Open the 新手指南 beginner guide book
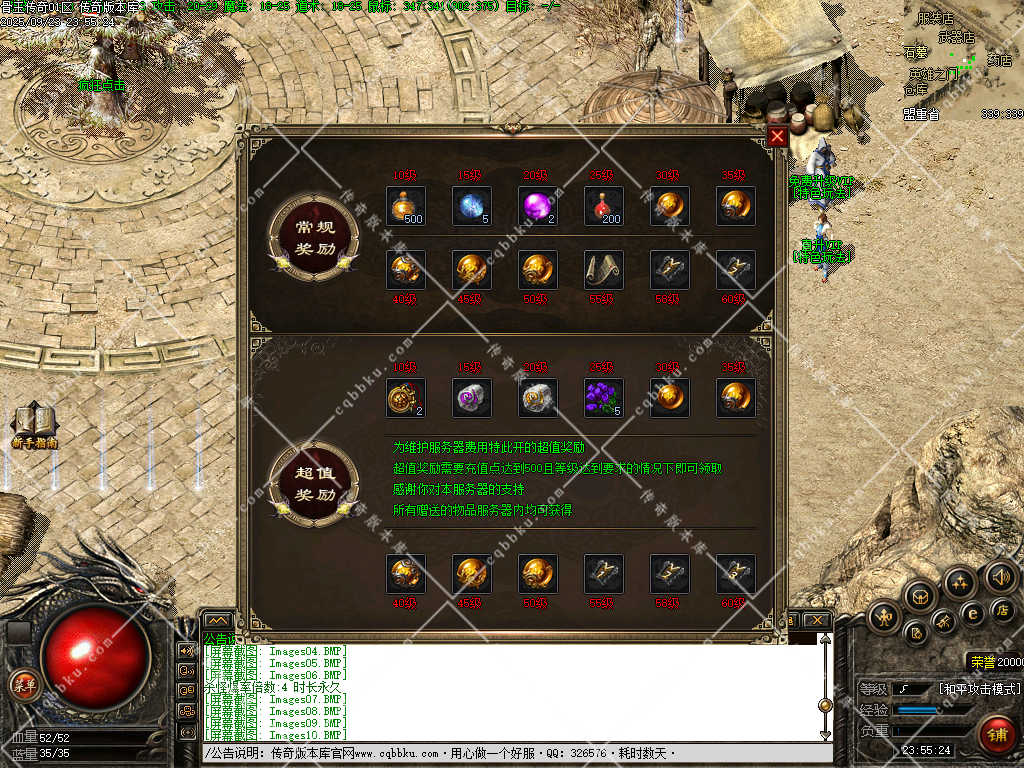This screenshot has width=1024, height=768. coord(33,425)
